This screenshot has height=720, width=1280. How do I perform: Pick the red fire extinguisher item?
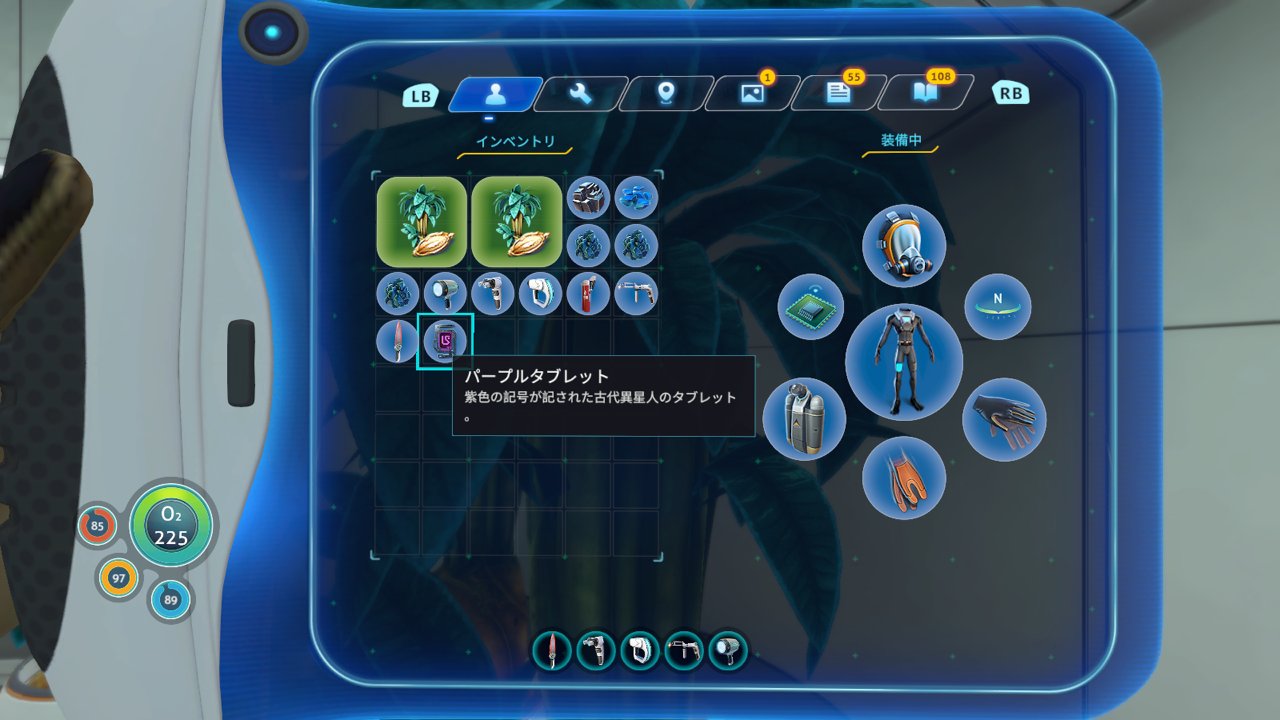pos(588,294)
